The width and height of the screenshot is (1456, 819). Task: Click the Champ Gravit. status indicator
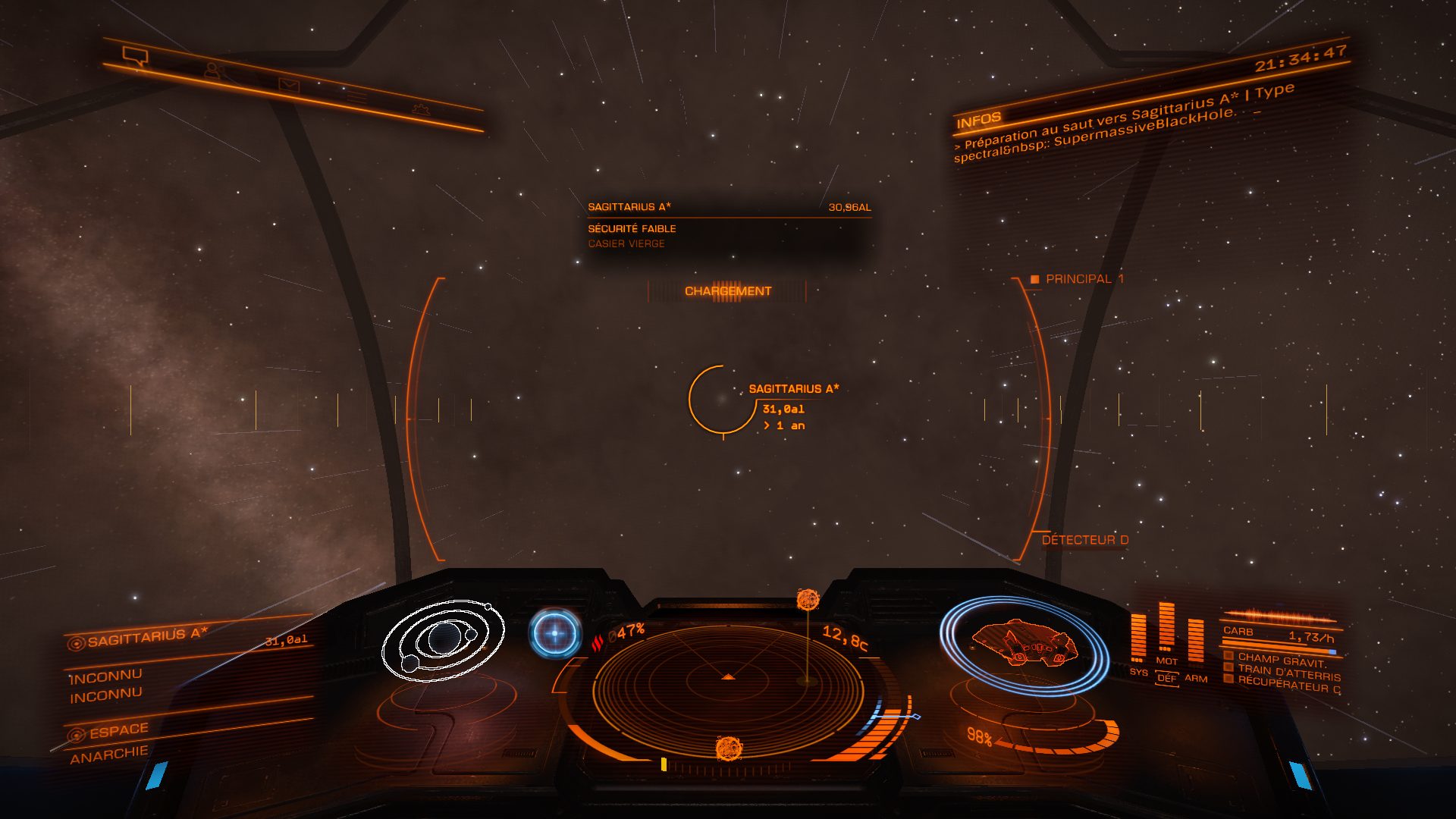(1281, 659)
